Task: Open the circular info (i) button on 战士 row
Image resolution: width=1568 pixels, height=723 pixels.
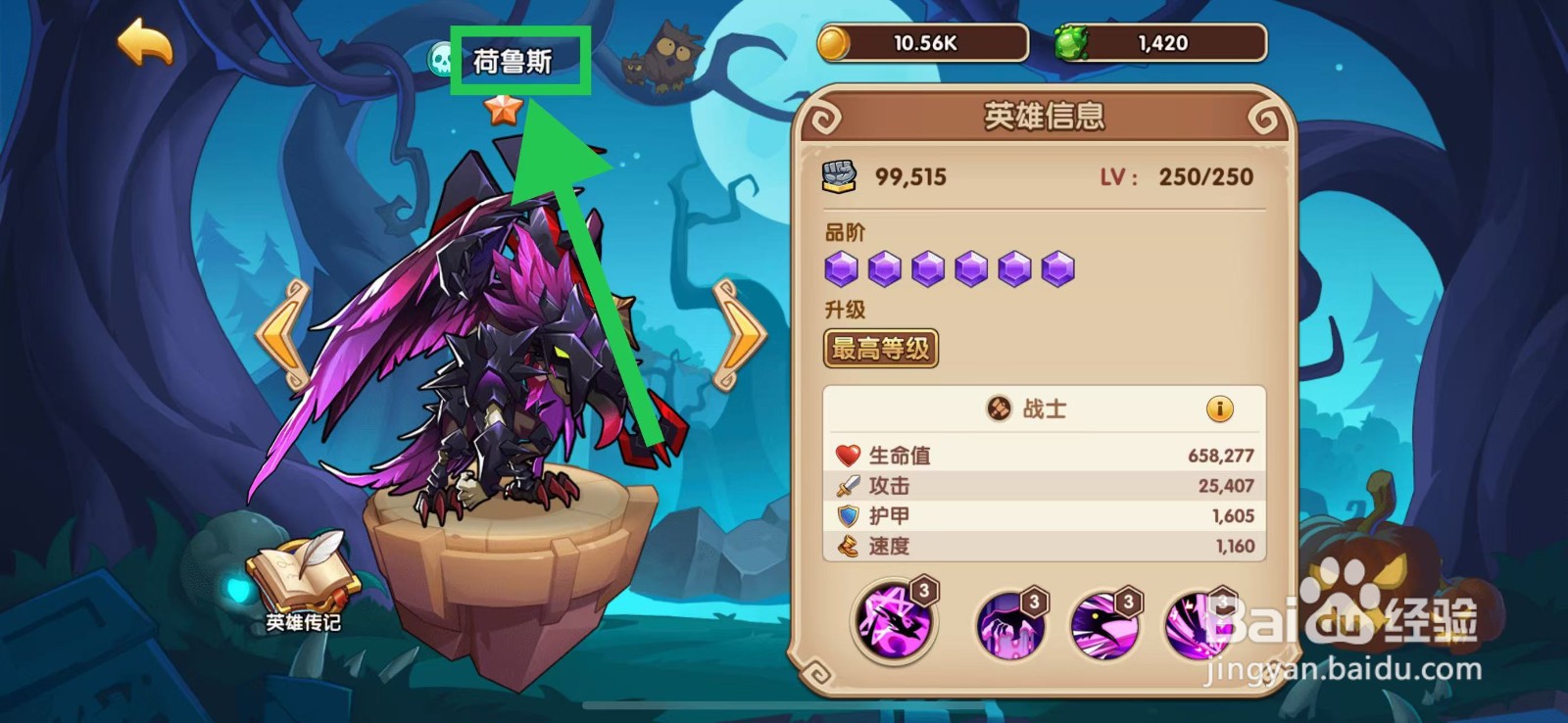Action: (1220, 410)
